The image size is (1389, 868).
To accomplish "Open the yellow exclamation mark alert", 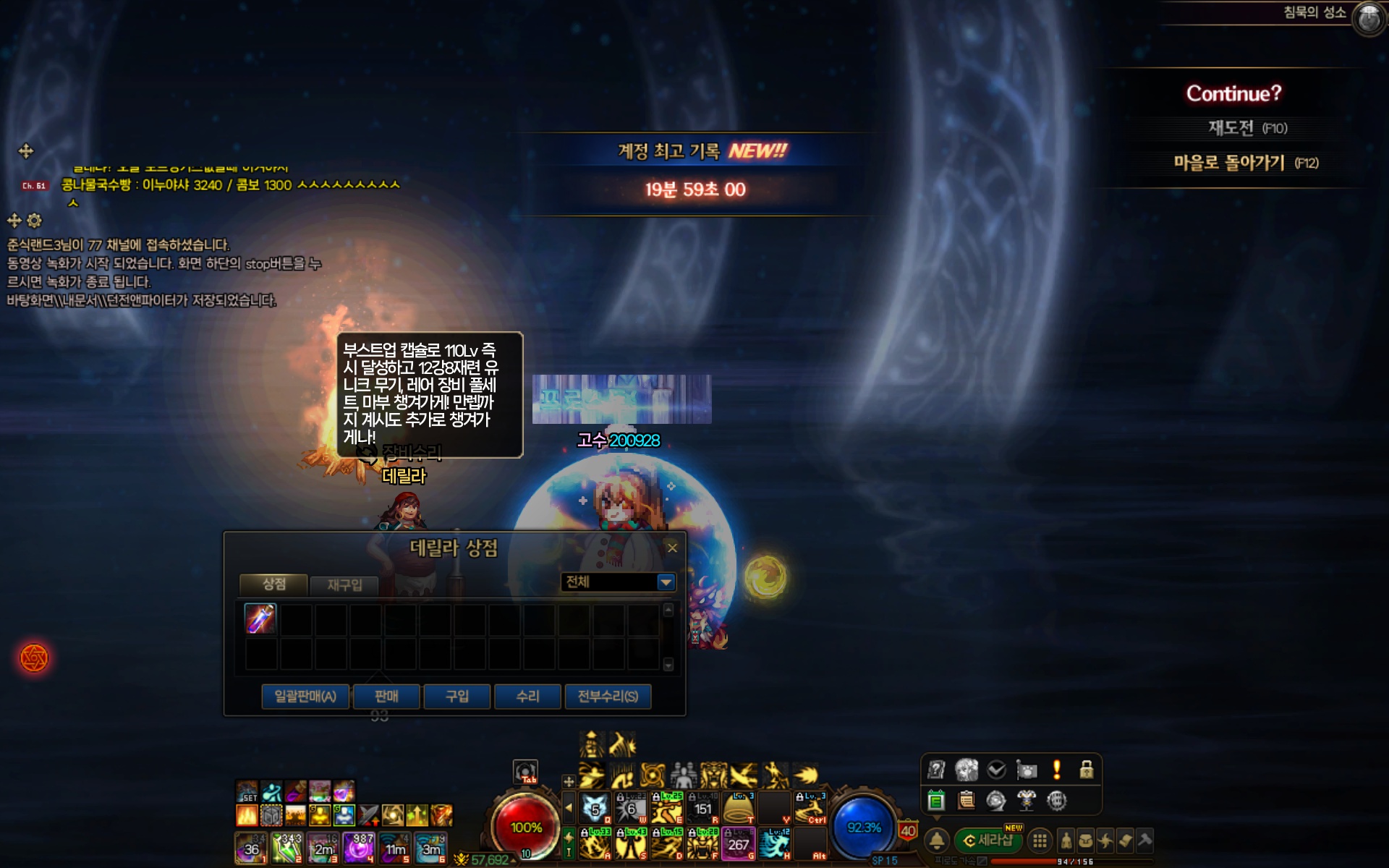I will [x=1056, y=770].
